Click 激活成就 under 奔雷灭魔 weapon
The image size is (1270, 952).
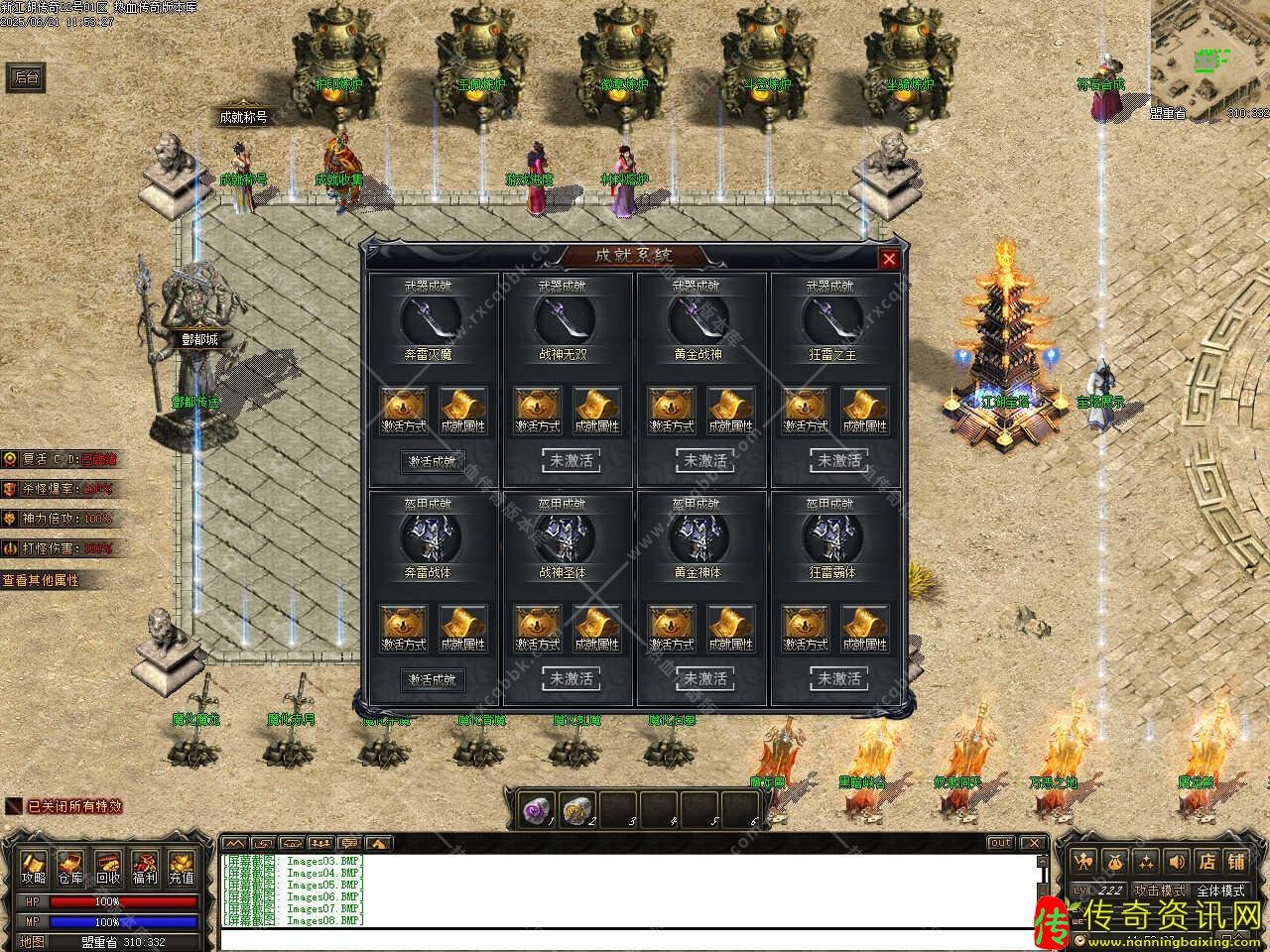[434, 461]
